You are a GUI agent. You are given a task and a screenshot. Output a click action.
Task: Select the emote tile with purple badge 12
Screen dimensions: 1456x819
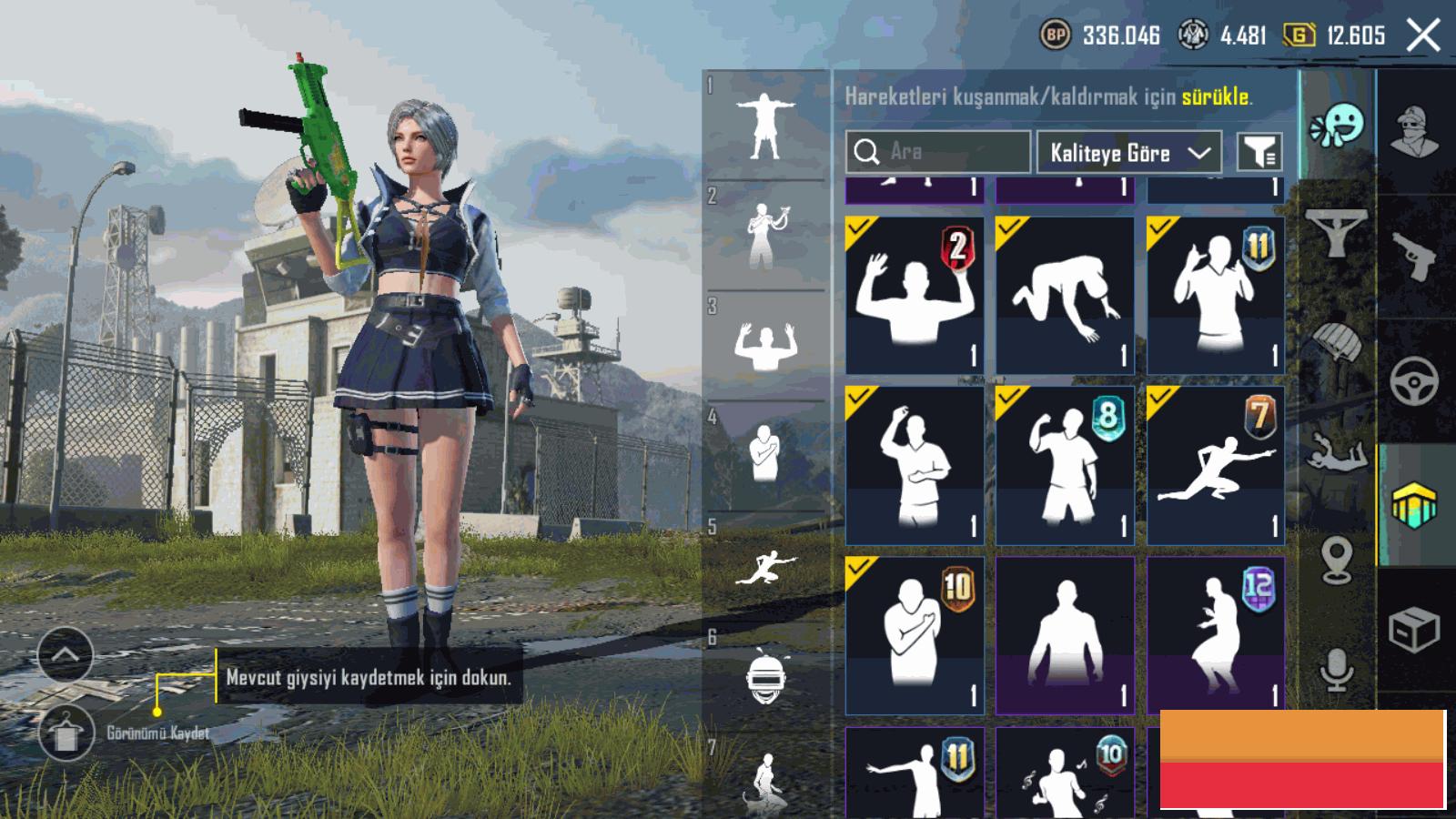1216,635
